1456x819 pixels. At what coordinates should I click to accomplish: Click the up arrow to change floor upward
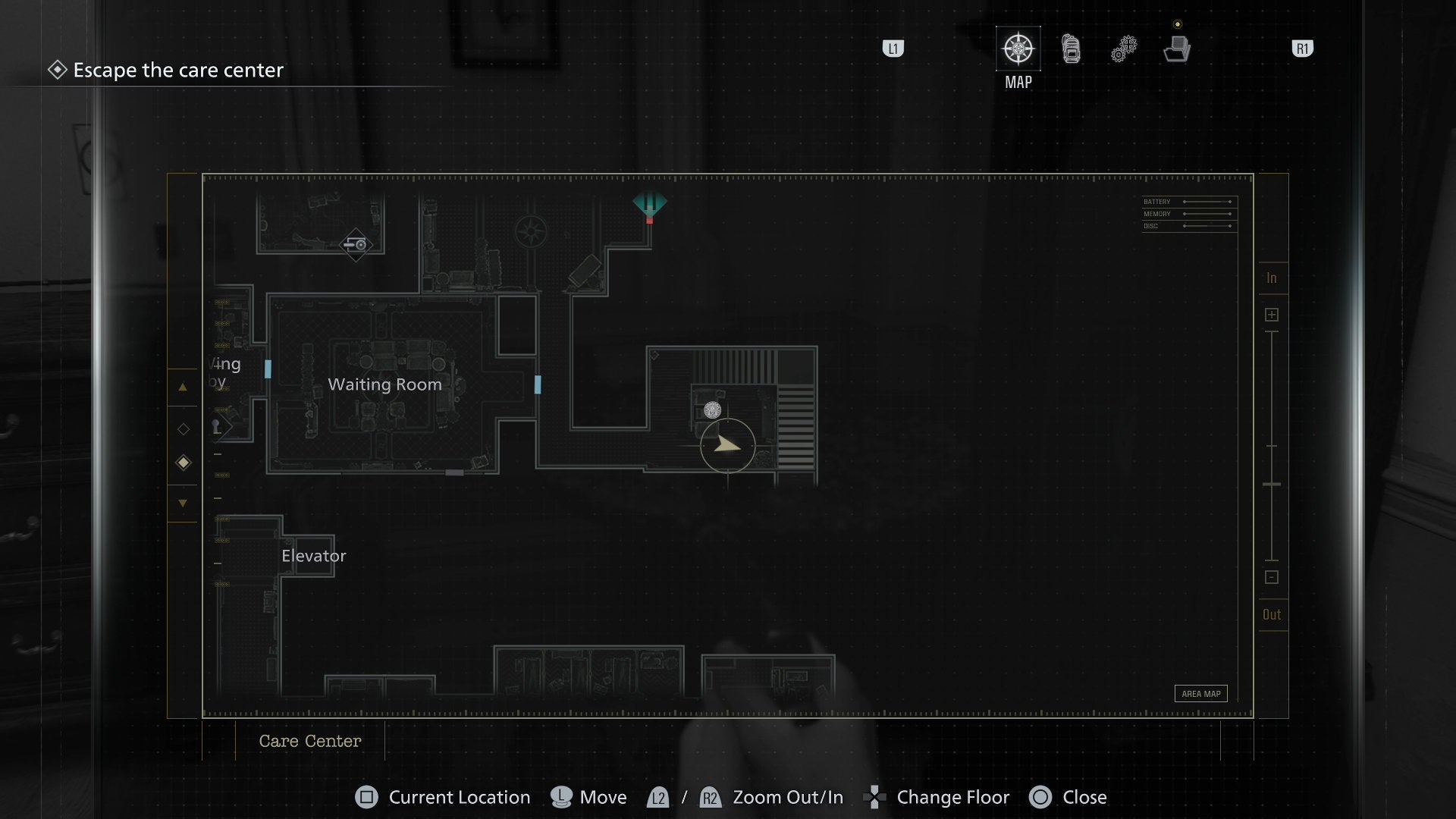click(183, 387)
